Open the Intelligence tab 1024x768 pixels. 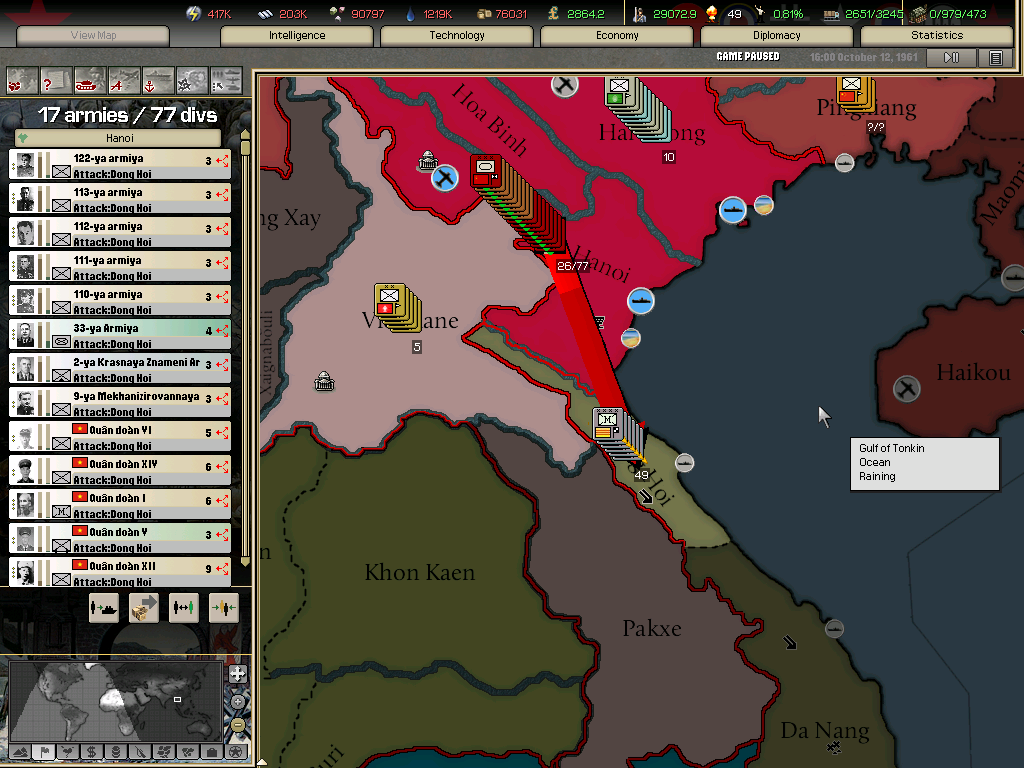point(297,35)
